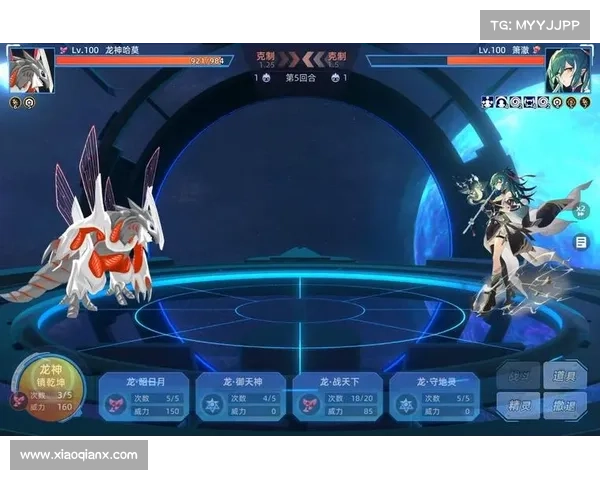Open the 道具 items menu
This screenshot has height=480, width=600.
click(x=566, y=377)
